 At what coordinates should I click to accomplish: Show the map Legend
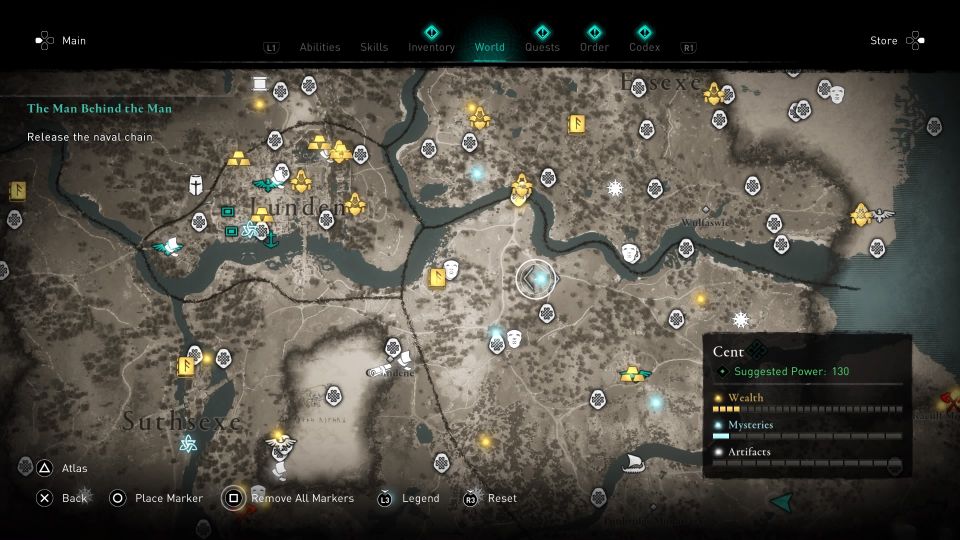coord(420,498)
